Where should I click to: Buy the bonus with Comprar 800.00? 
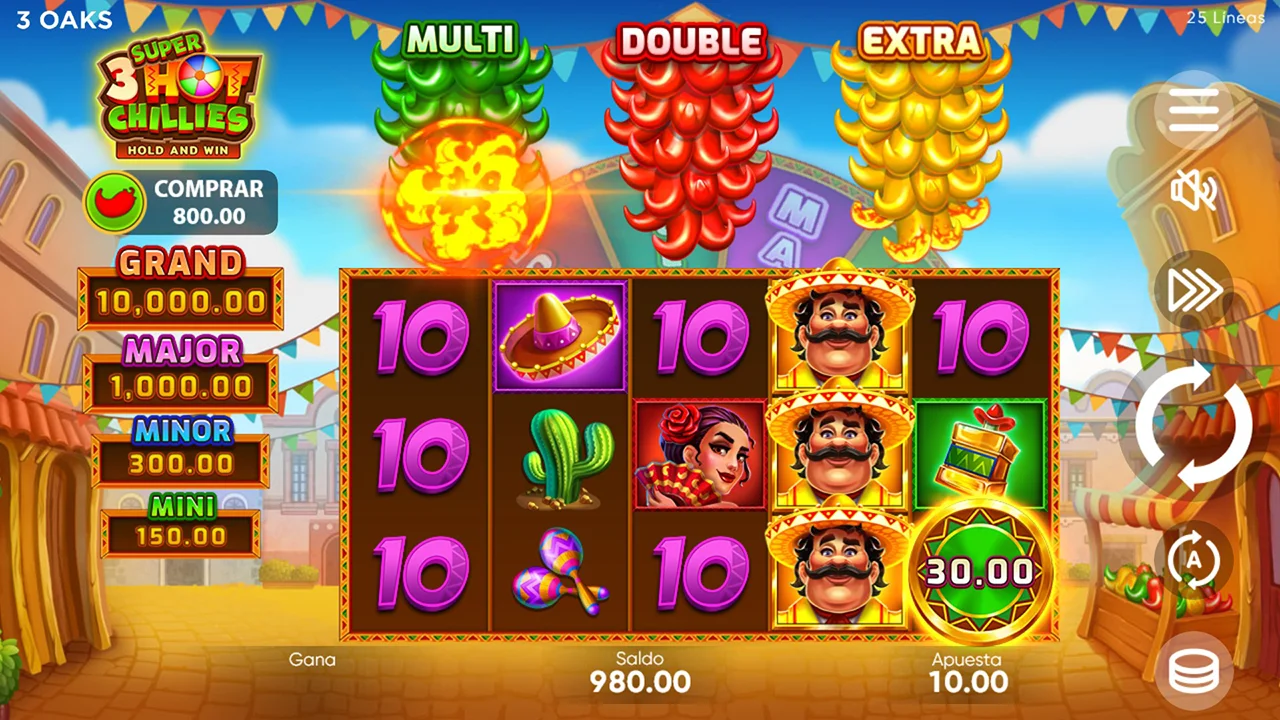181,202
